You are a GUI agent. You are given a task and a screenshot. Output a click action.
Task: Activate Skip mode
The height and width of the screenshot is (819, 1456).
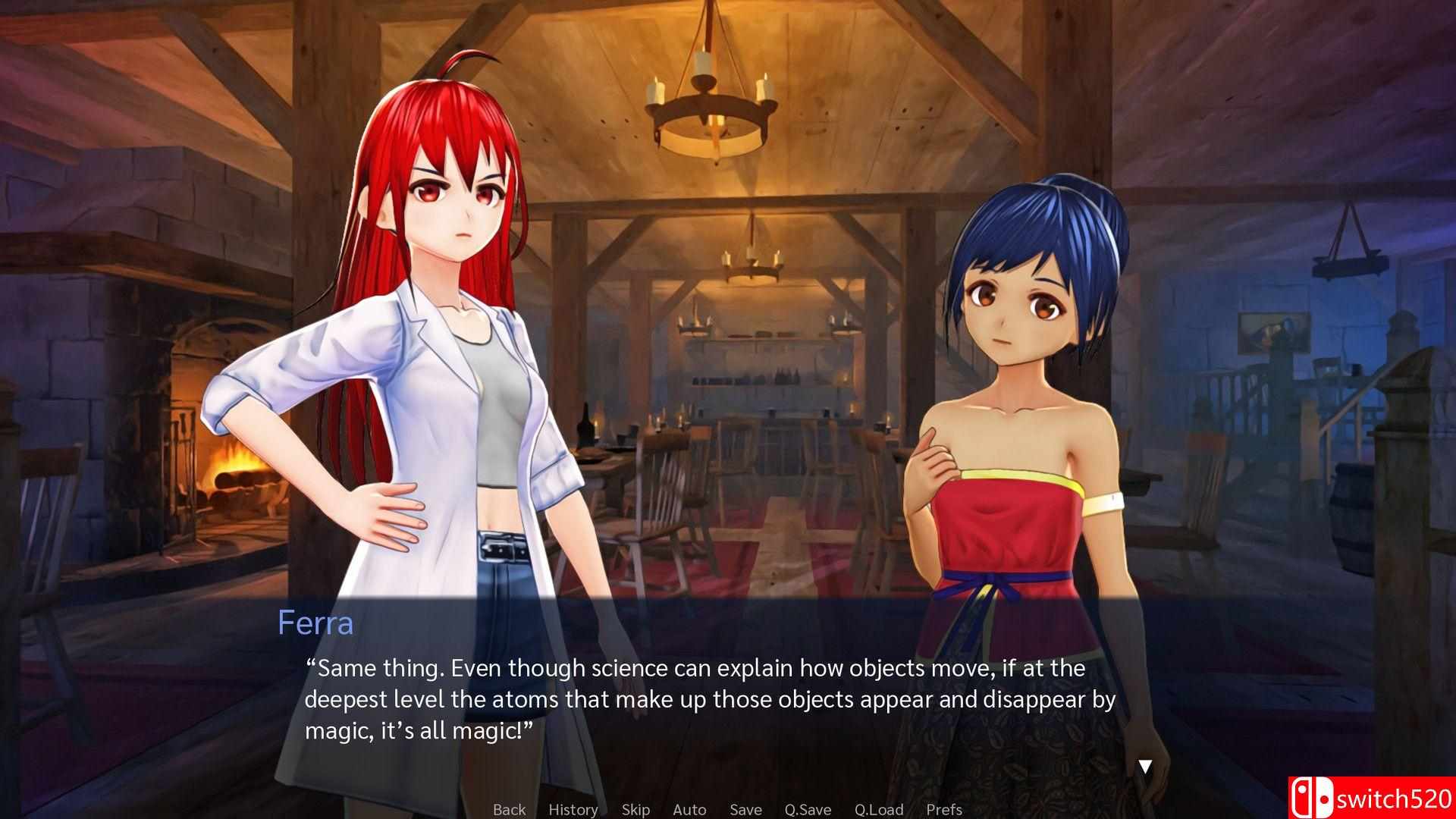point(635,809)
